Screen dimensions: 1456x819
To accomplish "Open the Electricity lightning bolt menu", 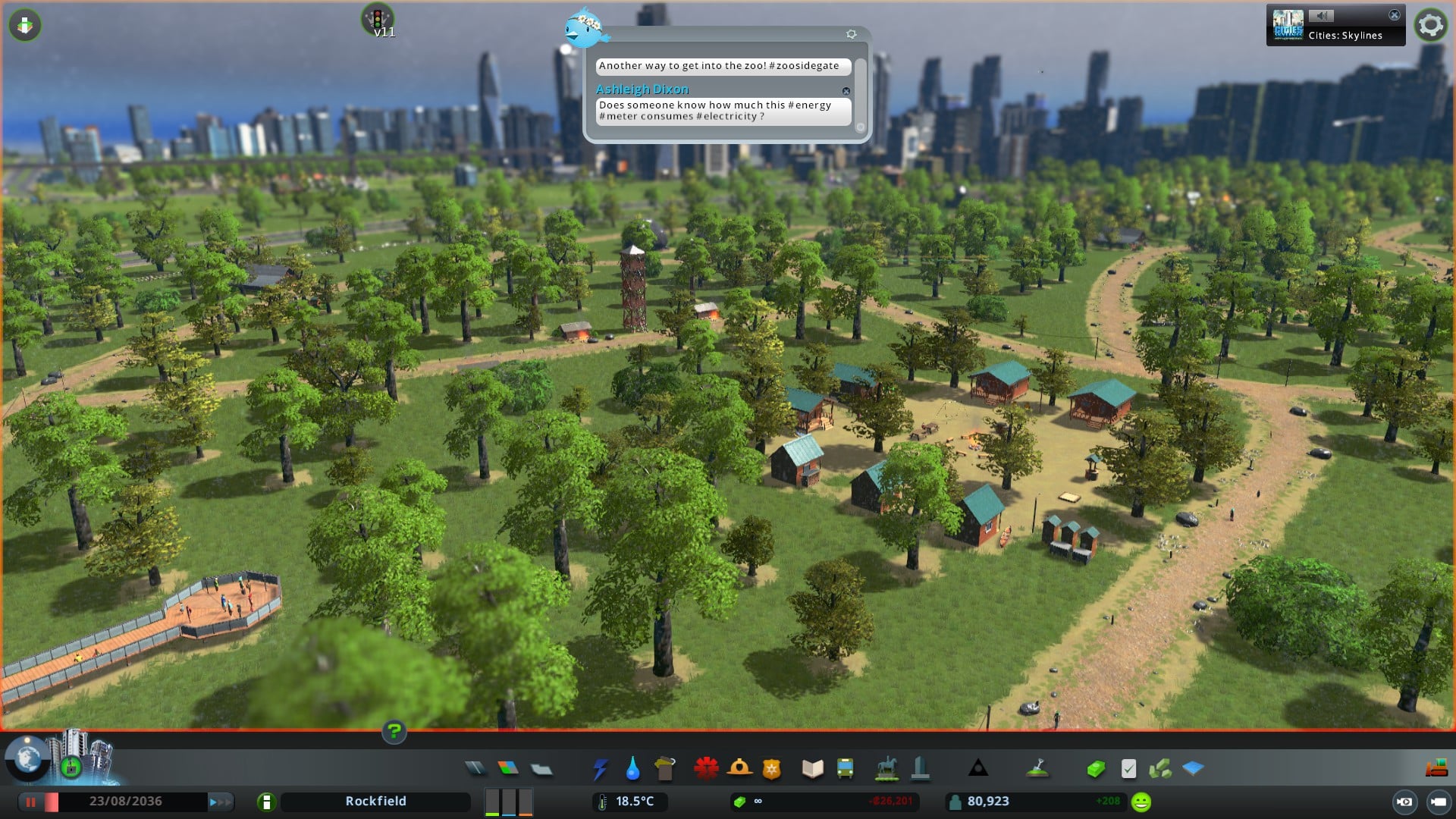I will (600, 769).
